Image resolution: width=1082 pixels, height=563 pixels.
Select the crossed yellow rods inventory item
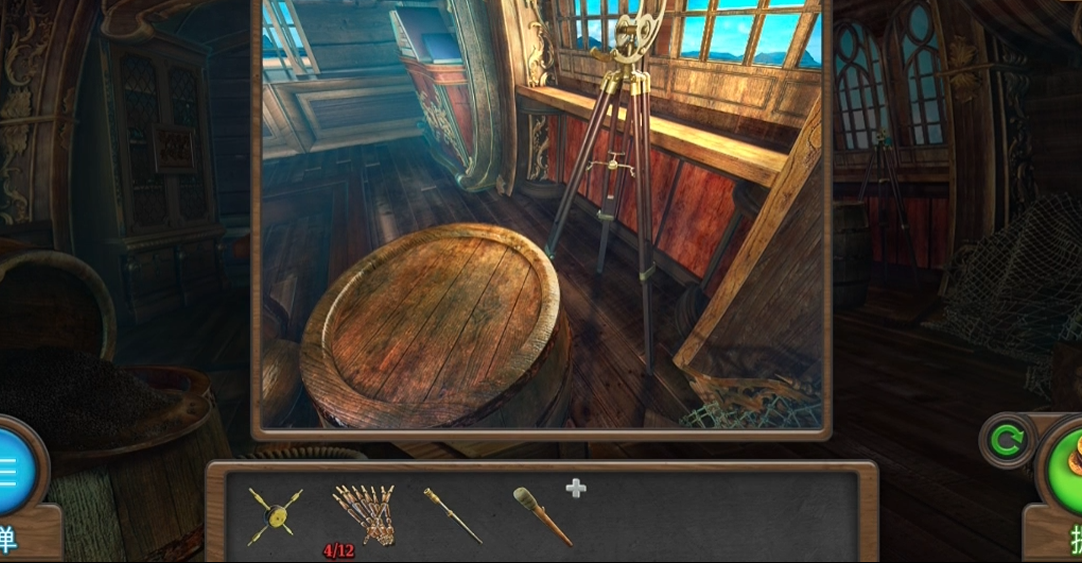[274, 515]
